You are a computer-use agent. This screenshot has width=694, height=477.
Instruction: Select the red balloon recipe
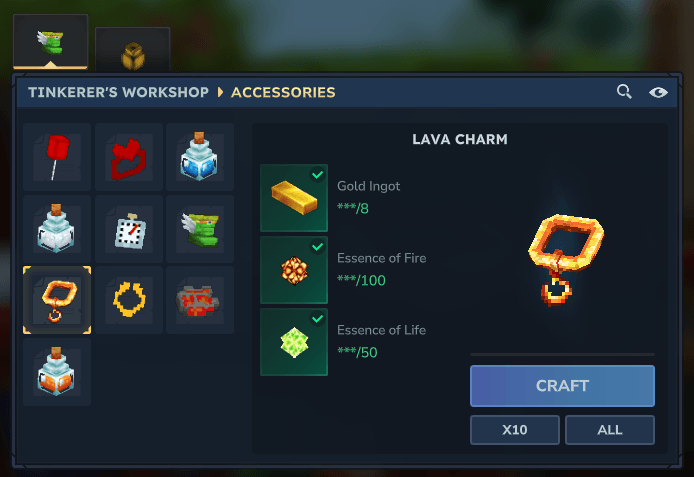pyautogui.click(x=57, y=157)
